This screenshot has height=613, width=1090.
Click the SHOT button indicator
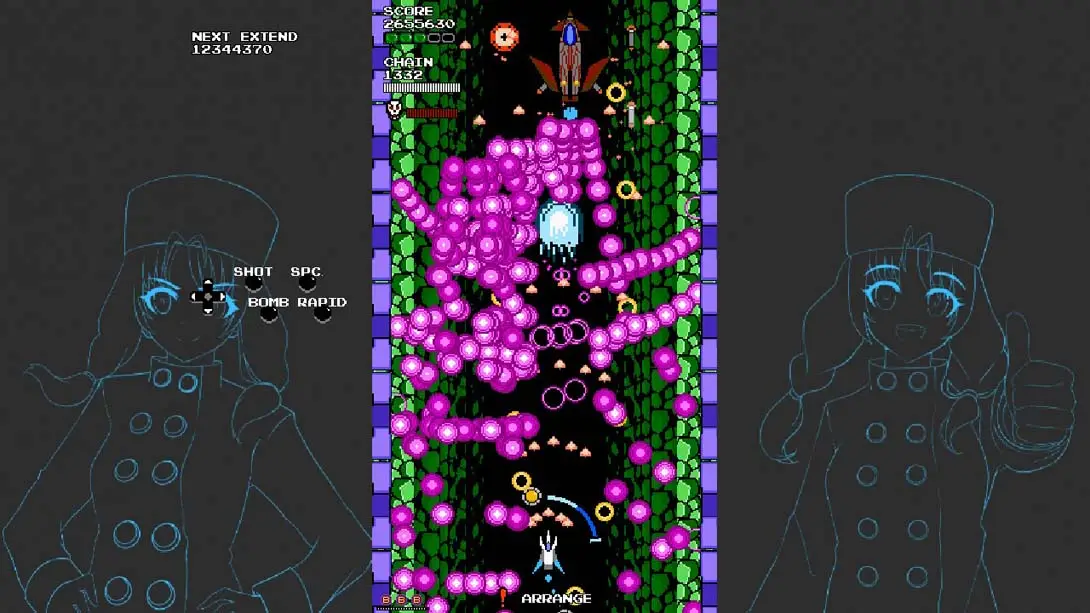[254, 285]
